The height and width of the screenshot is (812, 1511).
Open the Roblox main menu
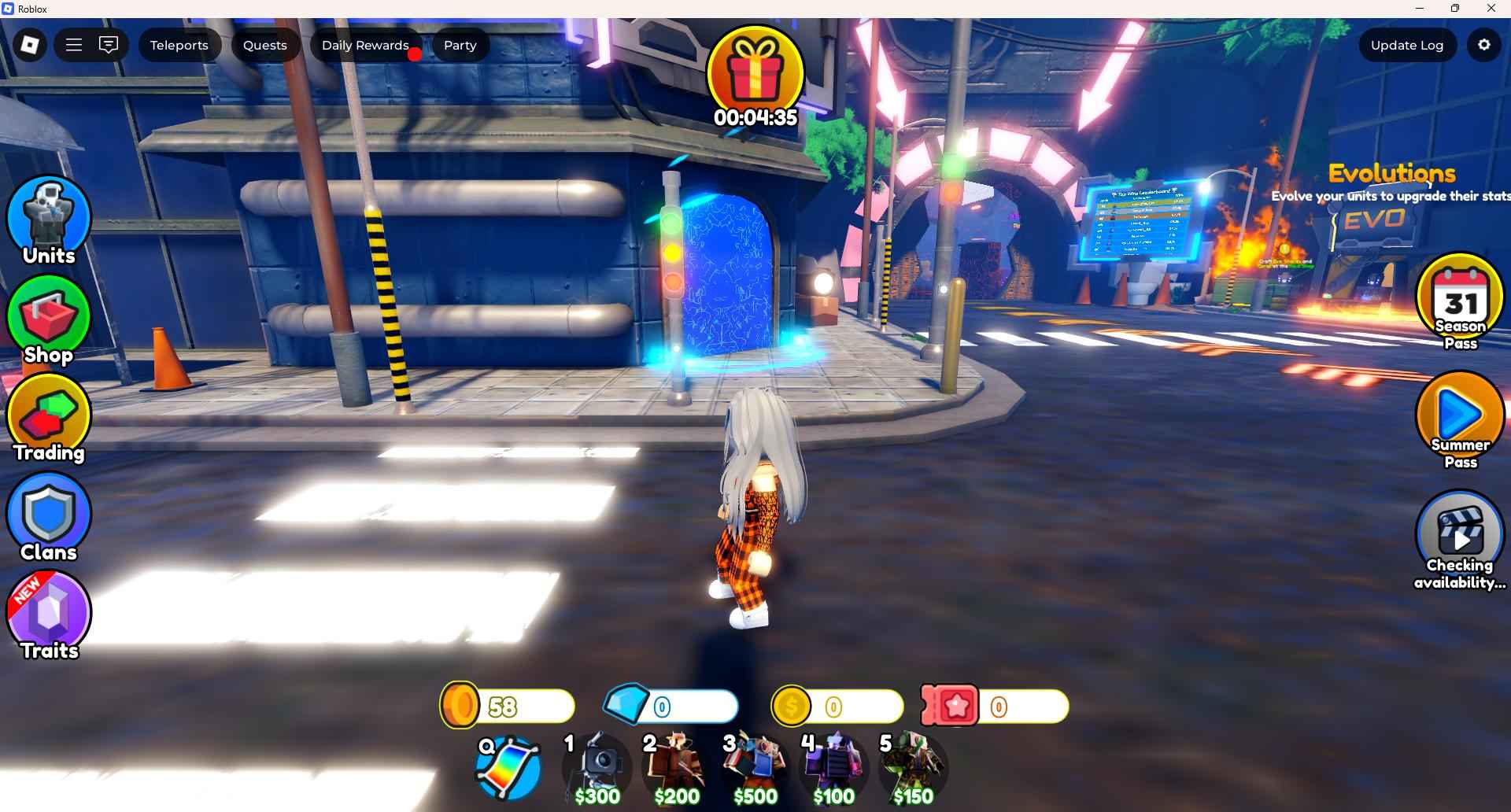click(x=73, y=45)
